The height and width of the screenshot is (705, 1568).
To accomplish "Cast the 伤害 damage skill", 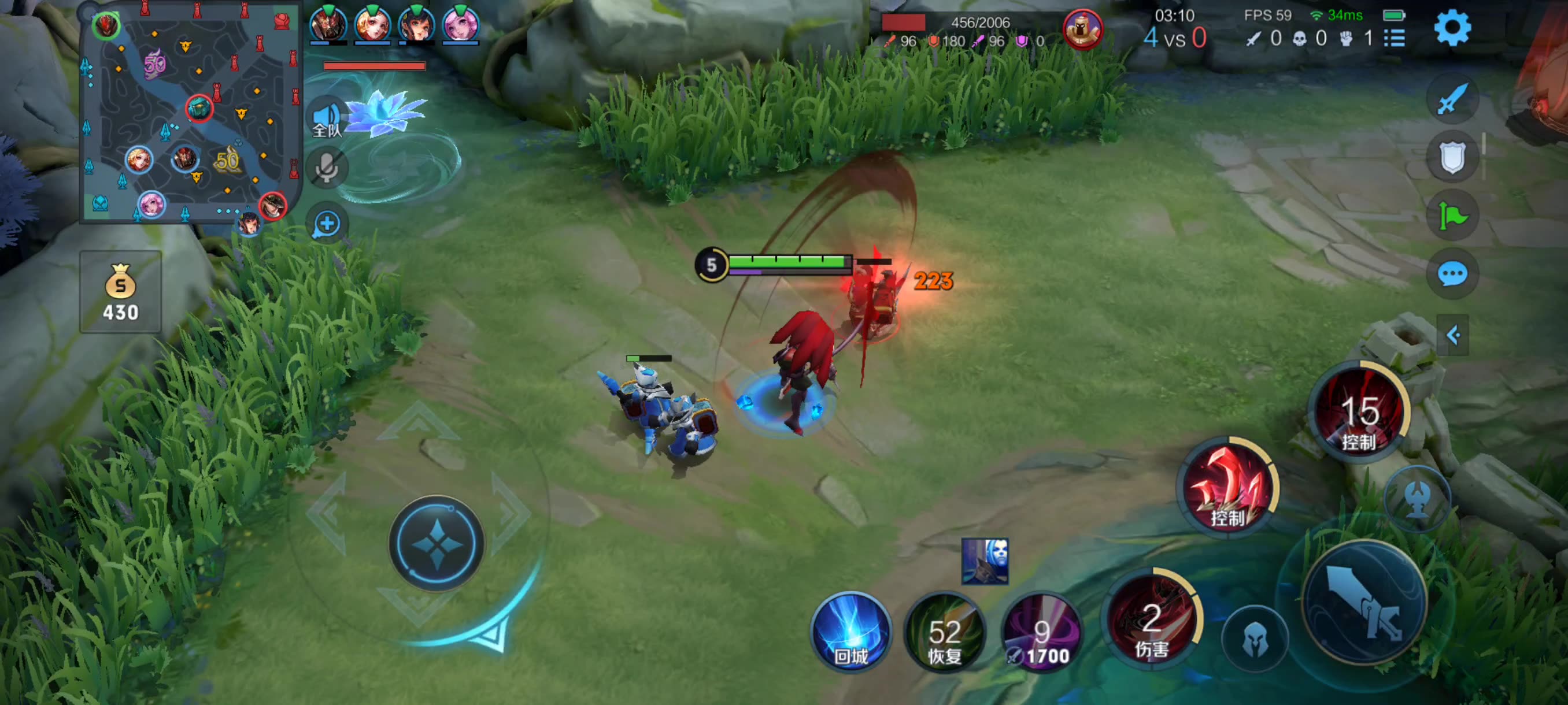I will click(1151, 621).
